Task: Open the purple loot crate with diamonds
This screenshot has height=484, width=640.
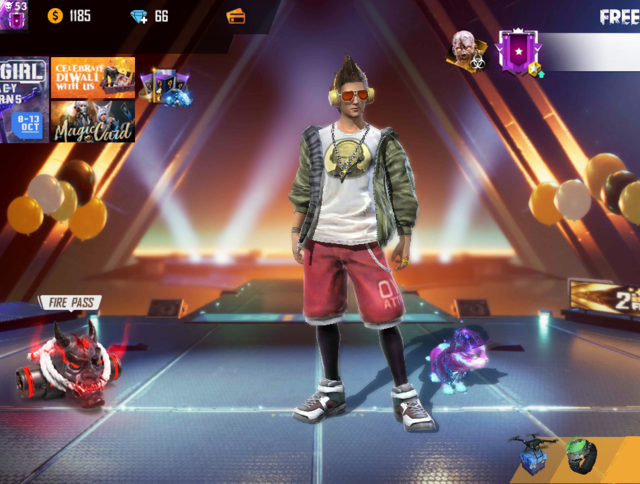Action: click(165, 87)
